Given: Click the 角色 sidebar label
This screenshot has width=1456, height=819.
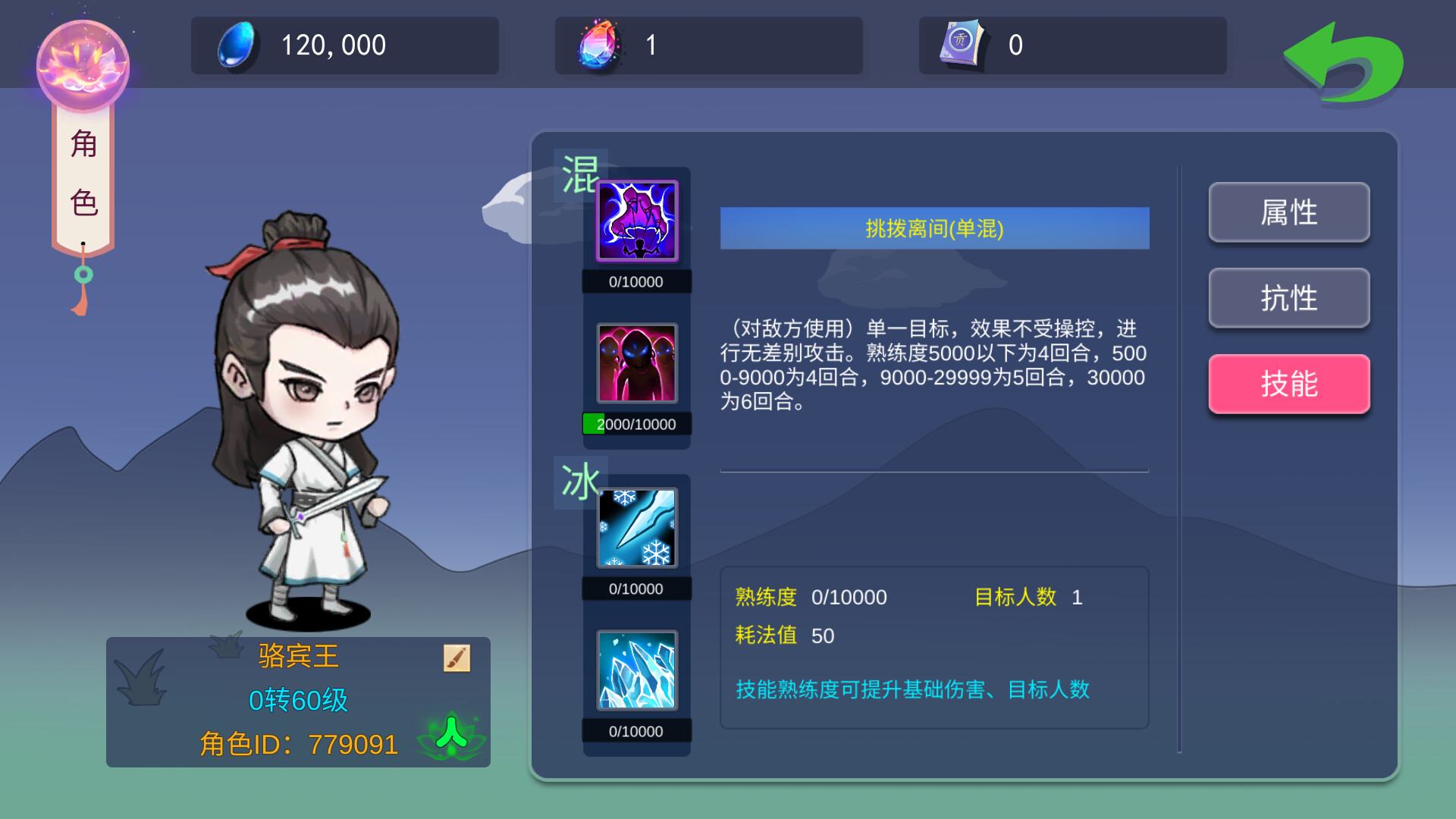Looking at the screenshot, I should [83, 171].
